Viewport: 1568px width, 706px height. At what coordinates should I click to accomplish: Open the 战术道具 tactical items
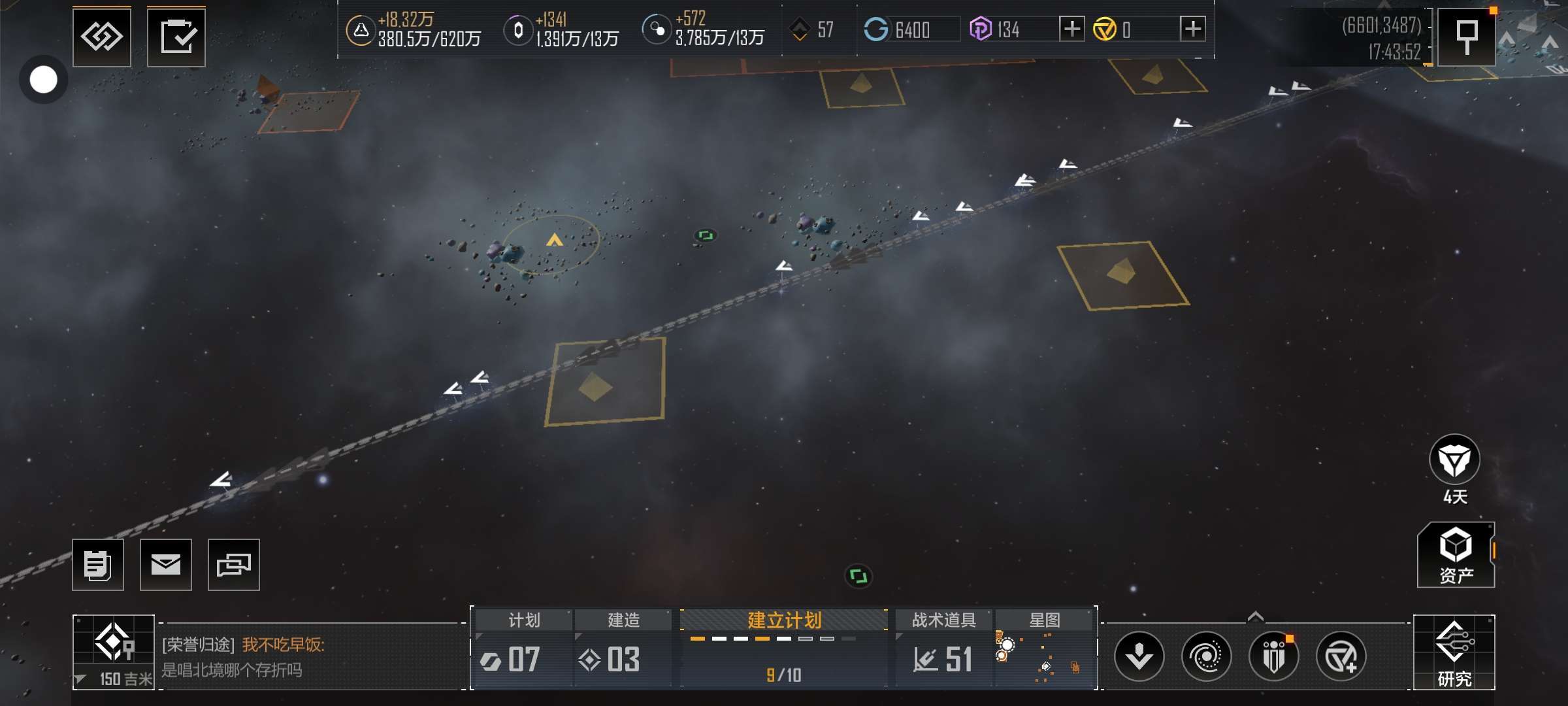pyautogui.click(x=943, y=648)
